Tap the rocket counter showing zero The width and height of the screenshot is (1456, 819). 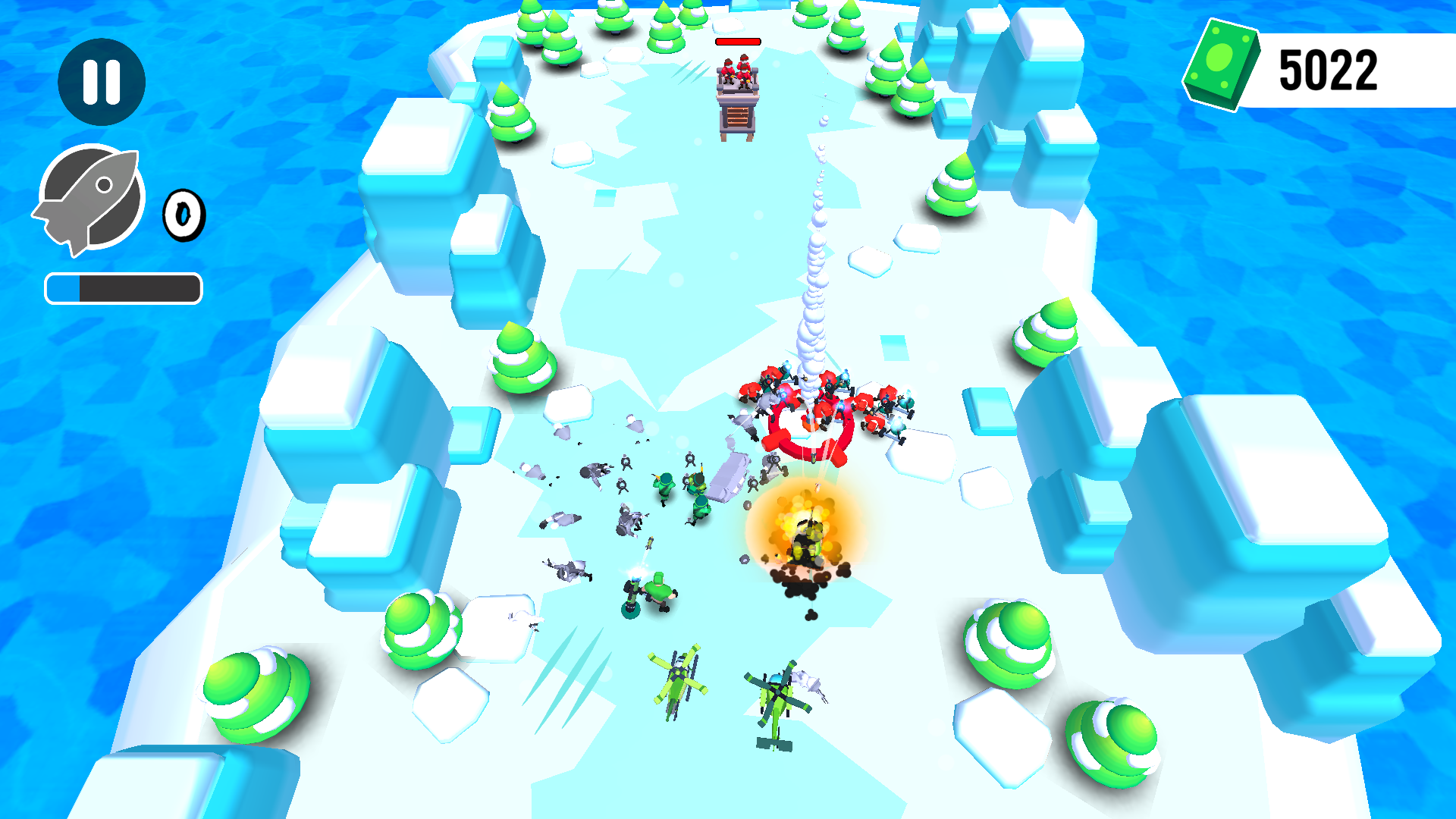[183, 215]
